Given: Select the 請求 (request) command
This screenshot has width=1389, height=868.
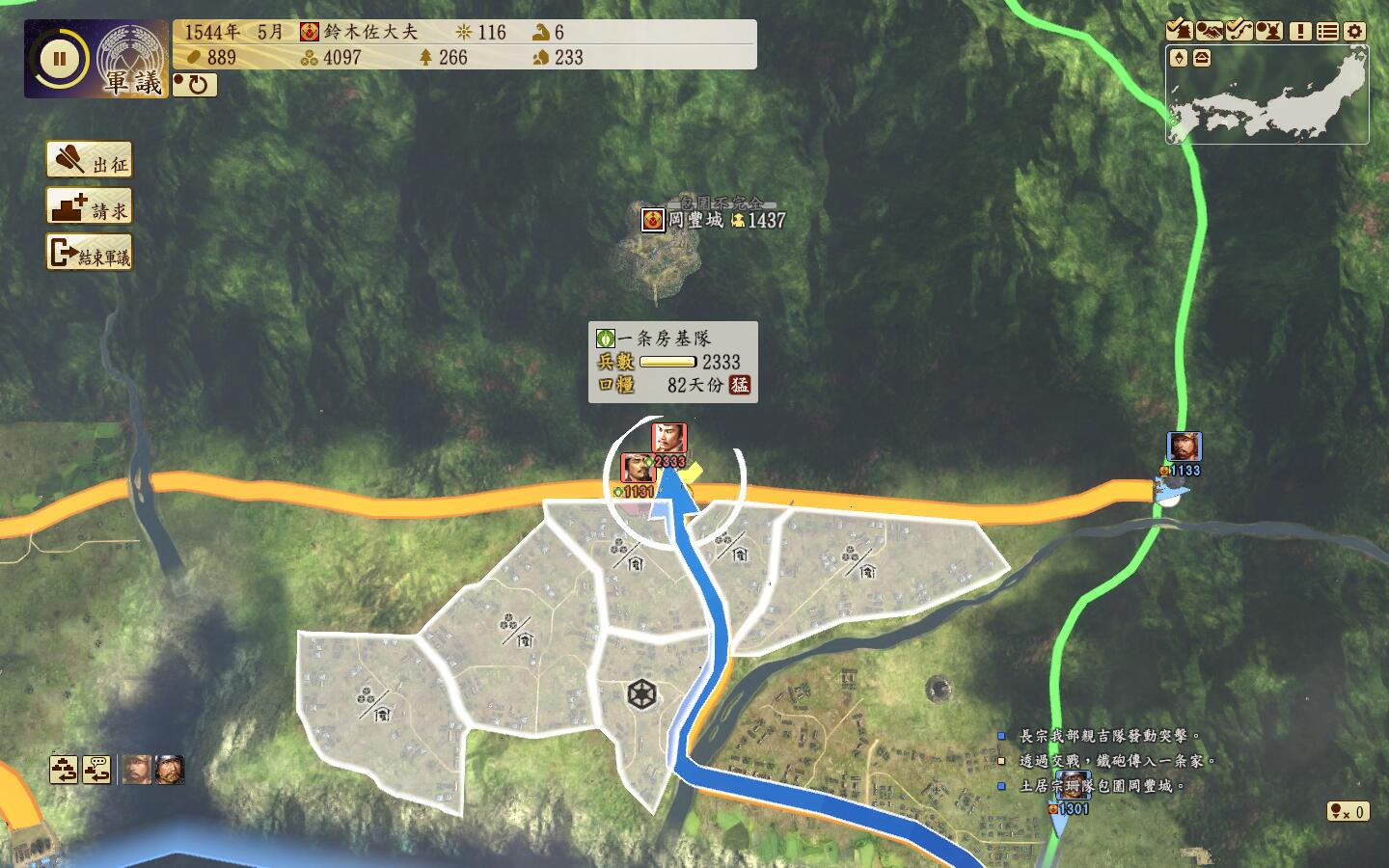Looking at the screenshot, I should point(89,207).
